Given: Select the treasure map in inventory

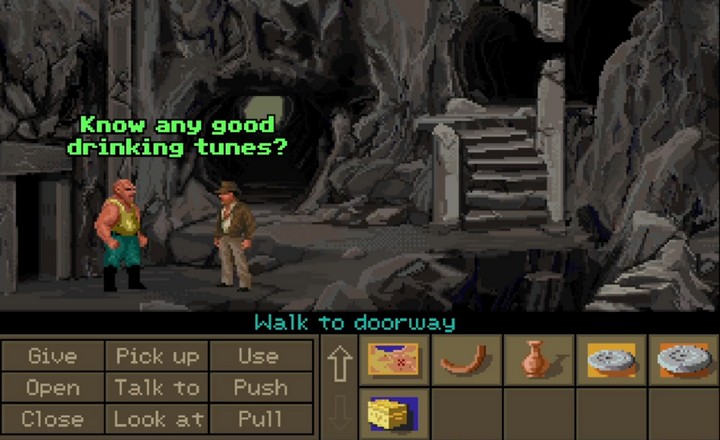Looking at the screenshot, I should click(x=393, y=360).
